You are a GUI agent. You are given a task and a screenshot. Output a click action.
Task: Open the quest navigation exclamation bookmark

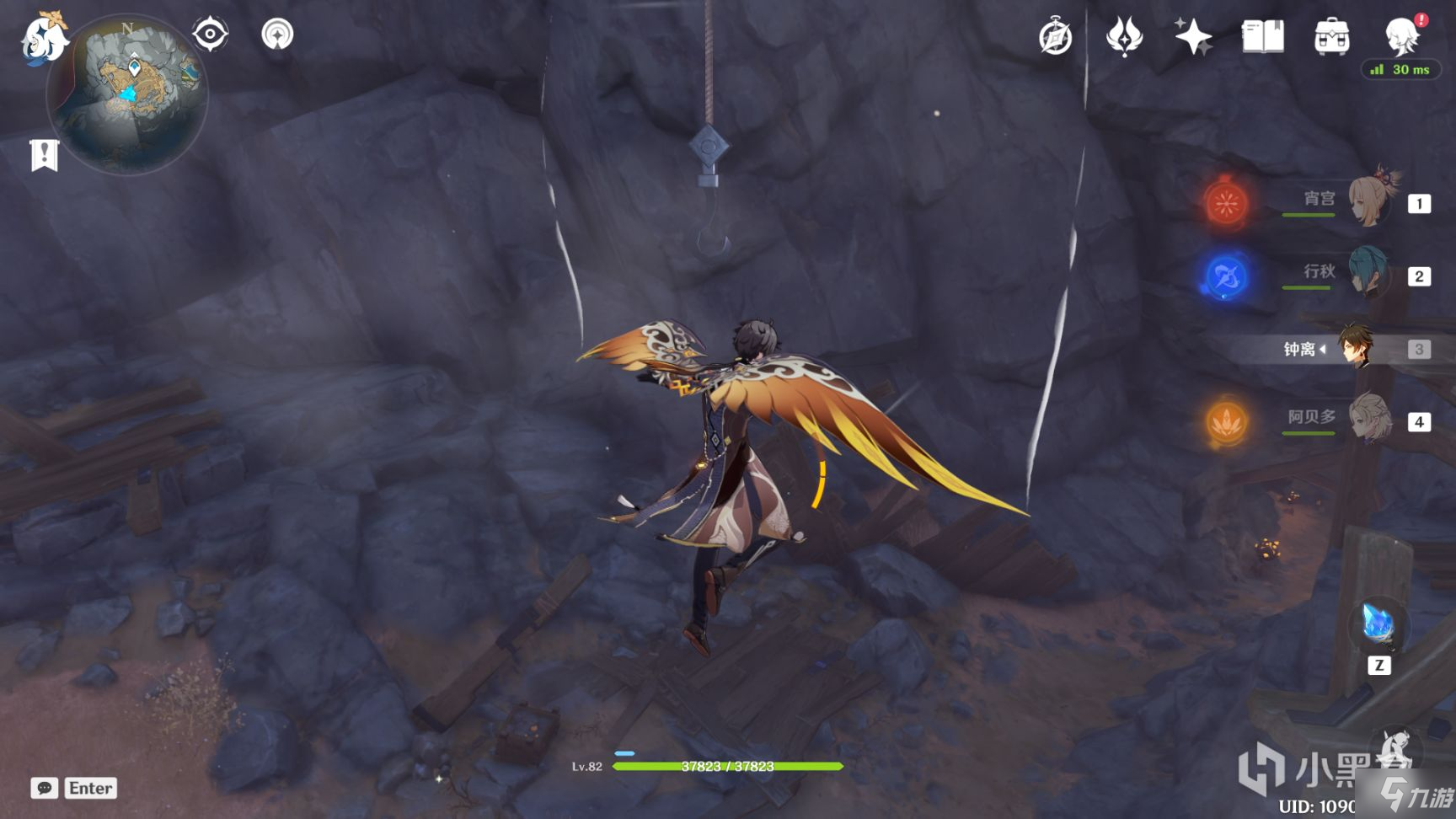coord(44,155)
